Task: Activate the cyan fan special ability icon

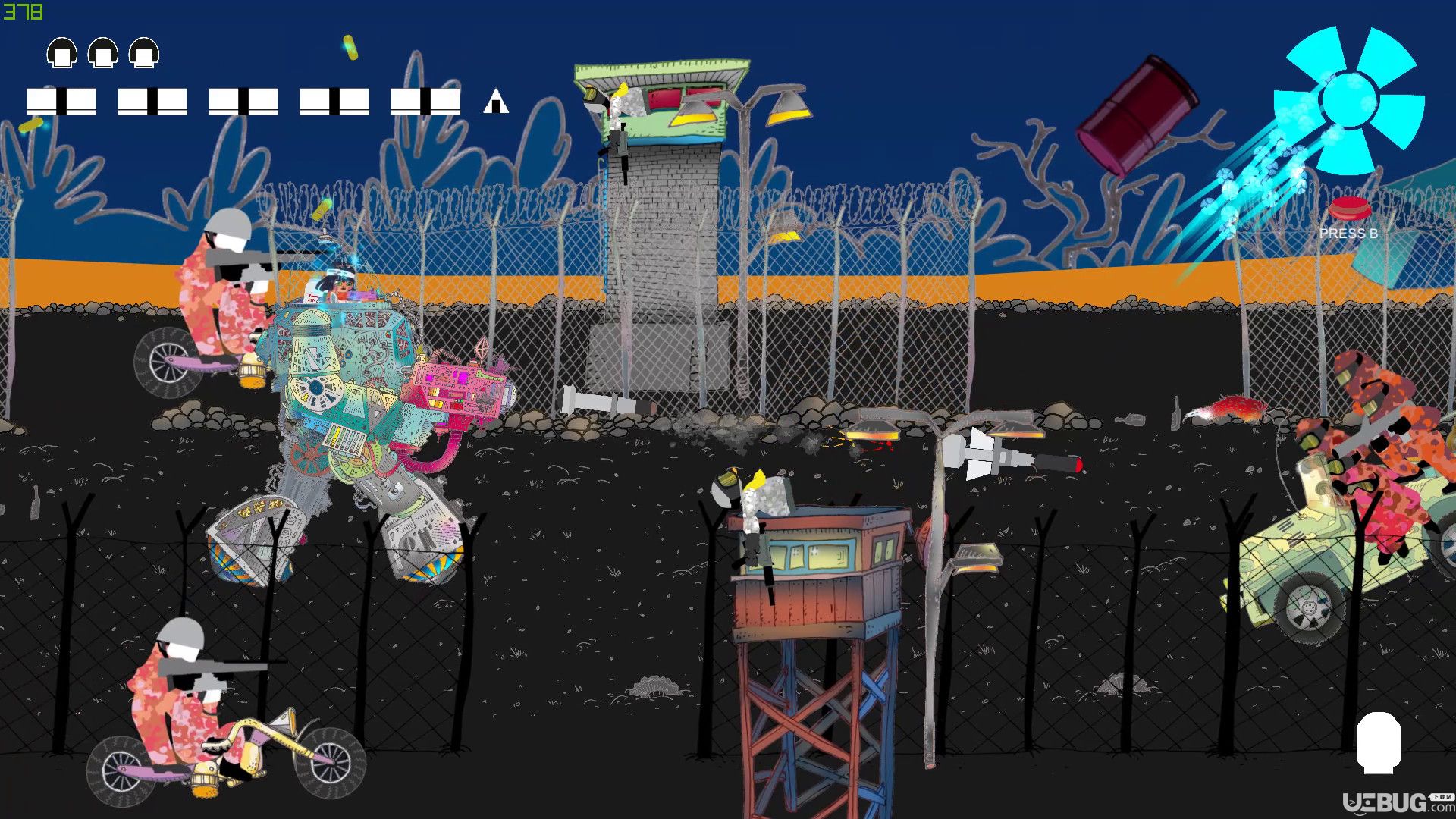Action: coord(1348,101)
